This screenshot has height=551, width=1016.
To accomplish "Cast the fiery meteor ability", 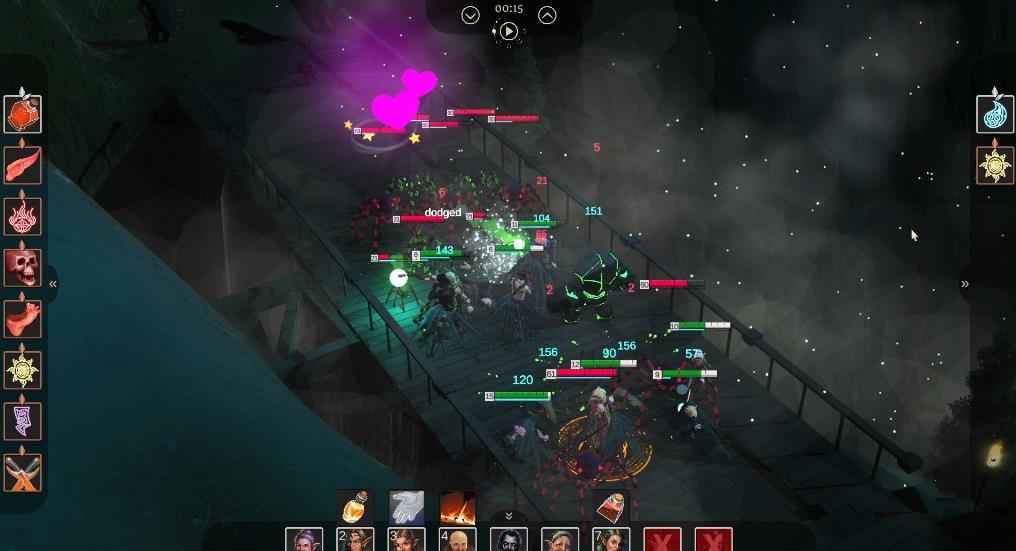I will 457,507.
